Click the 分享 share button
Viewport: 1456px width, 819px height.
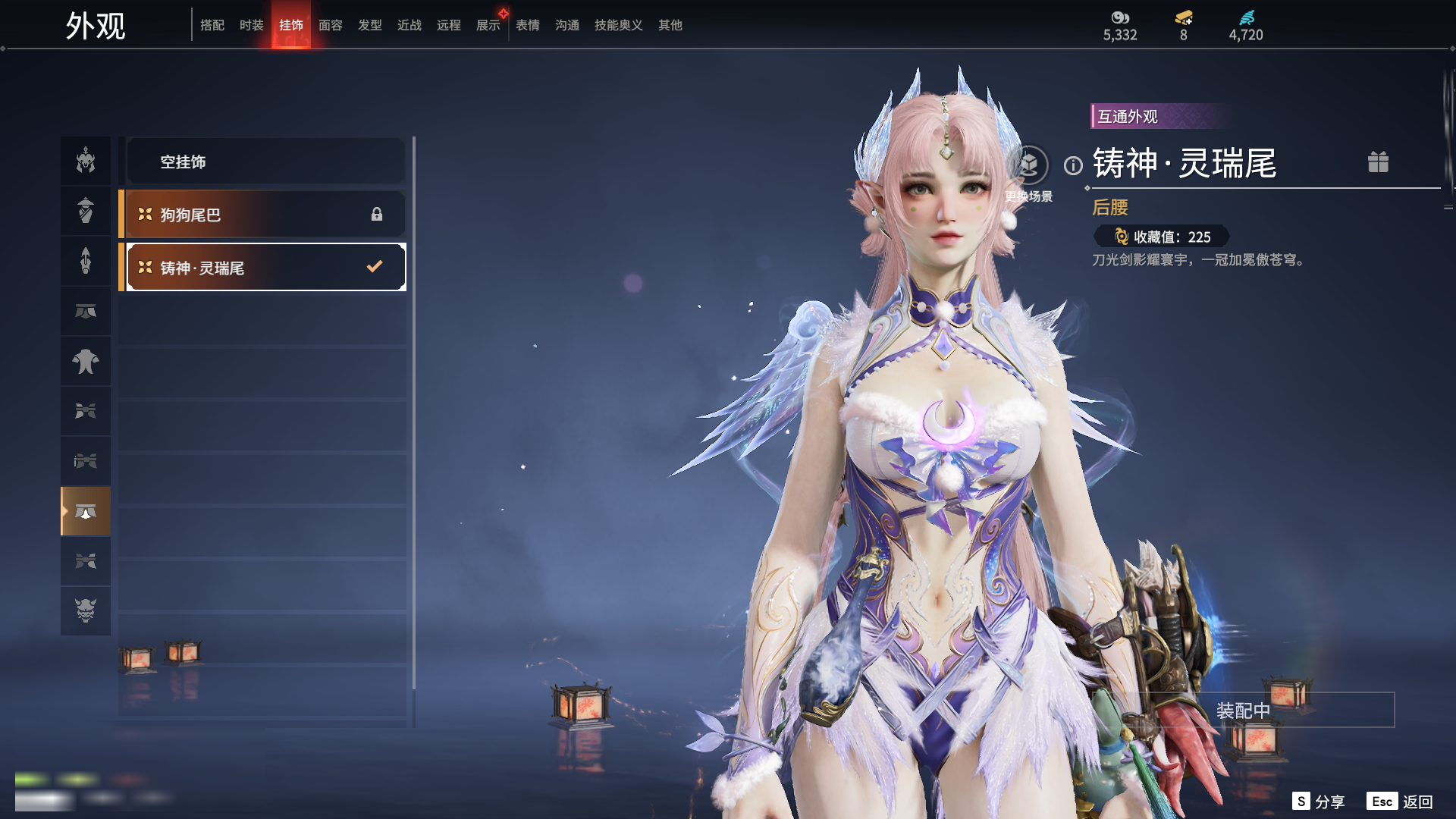point(1319,802)
